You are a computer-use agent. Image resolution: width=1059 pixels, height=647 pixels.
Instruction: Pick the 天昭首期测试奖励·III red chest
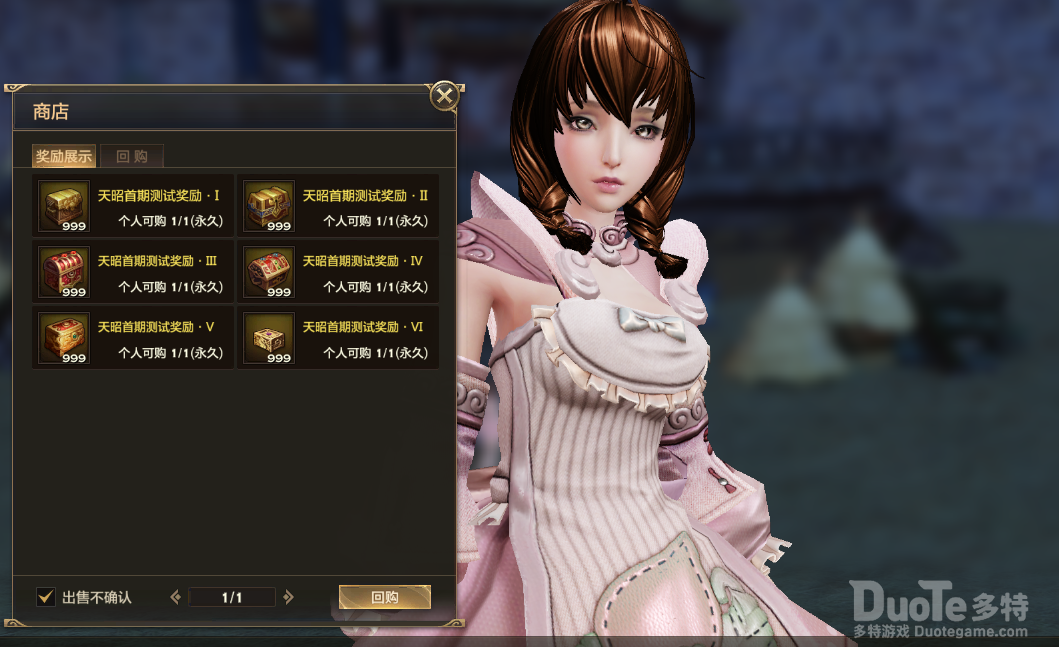coord(64,272)
